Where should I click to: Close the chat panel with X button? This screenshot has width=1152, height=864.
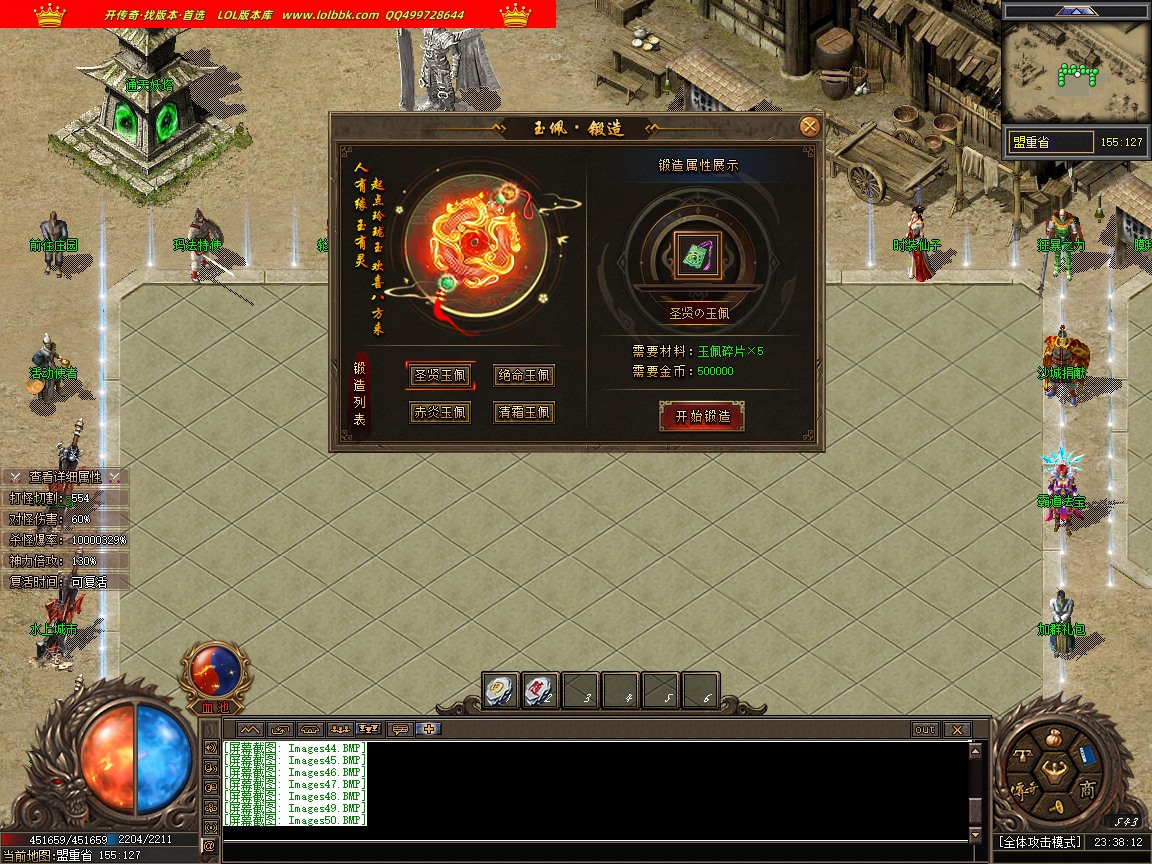tap(957, 730)
